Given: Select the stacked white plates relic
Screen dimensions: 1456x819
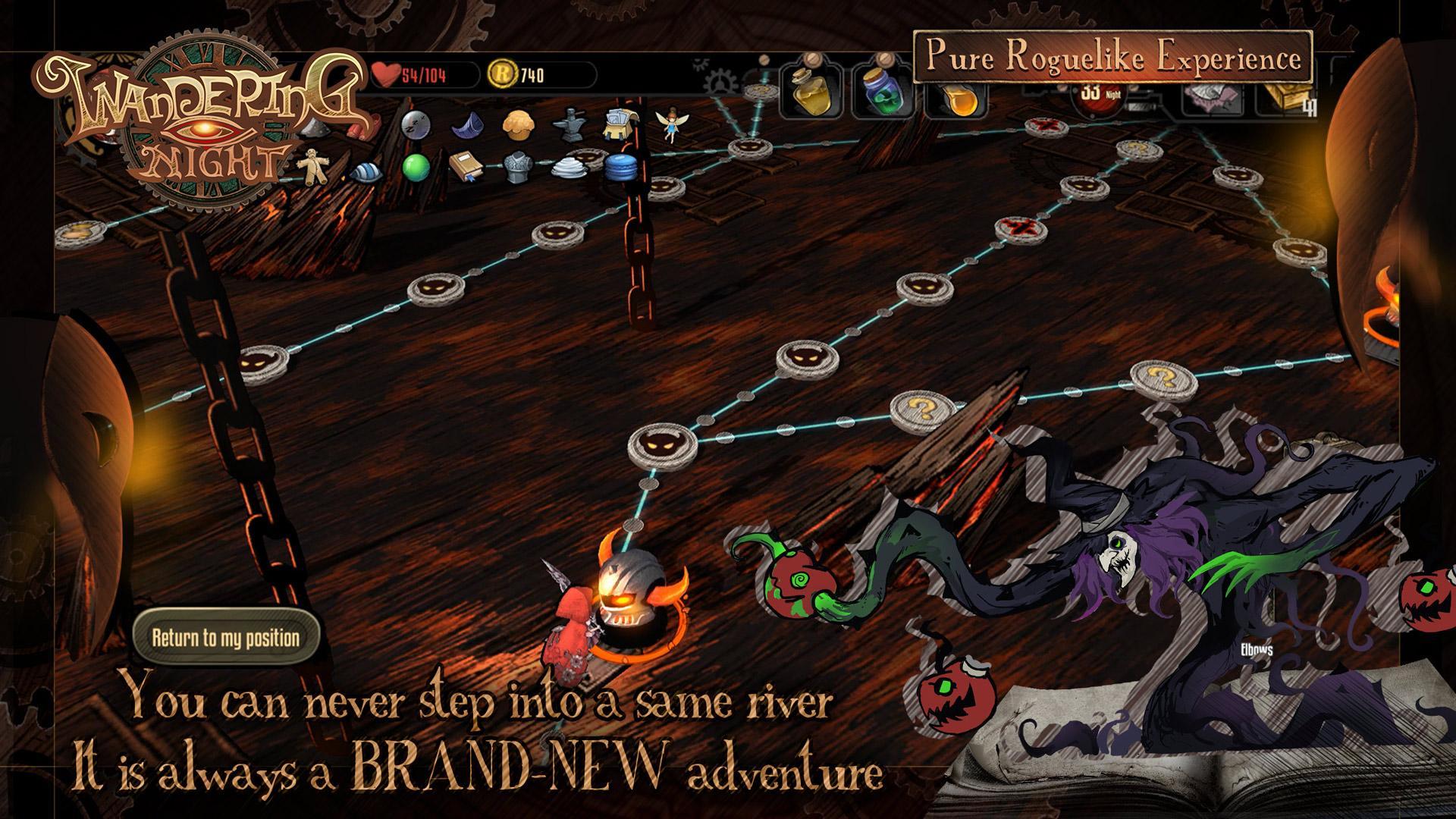Looking at the screenshot, I should tap(568, 168).
